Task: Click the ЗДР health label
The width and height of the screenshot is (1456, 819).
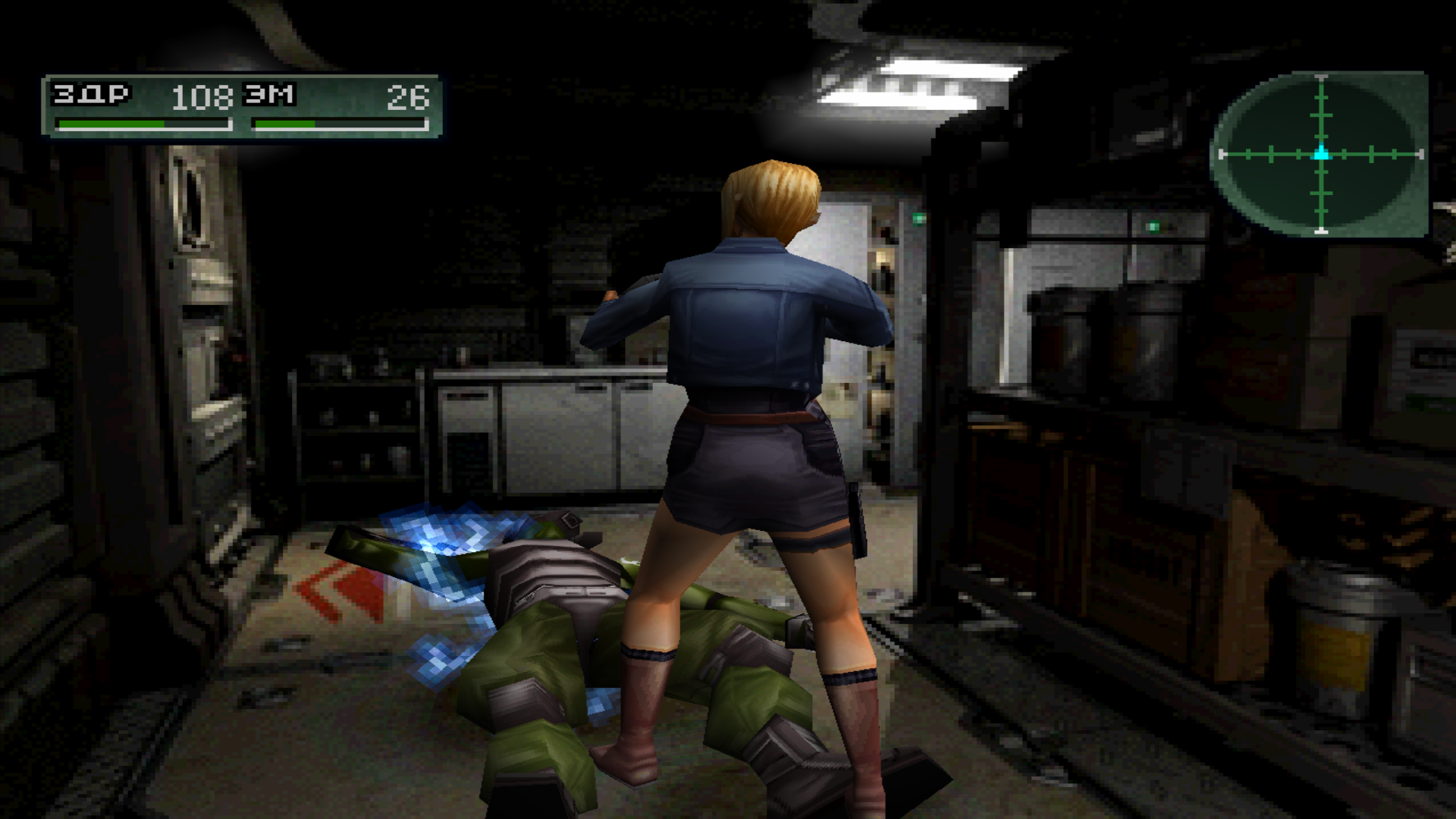Action: coord(89,94)
